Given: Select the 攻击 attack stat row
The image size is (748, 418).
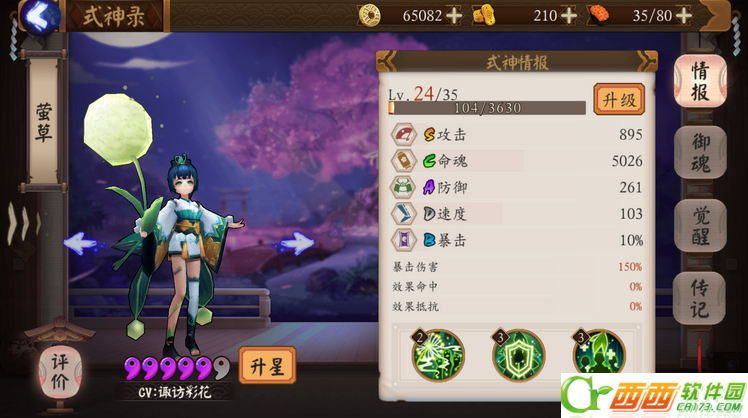Looking at the screenshot, I should [516, 135].
